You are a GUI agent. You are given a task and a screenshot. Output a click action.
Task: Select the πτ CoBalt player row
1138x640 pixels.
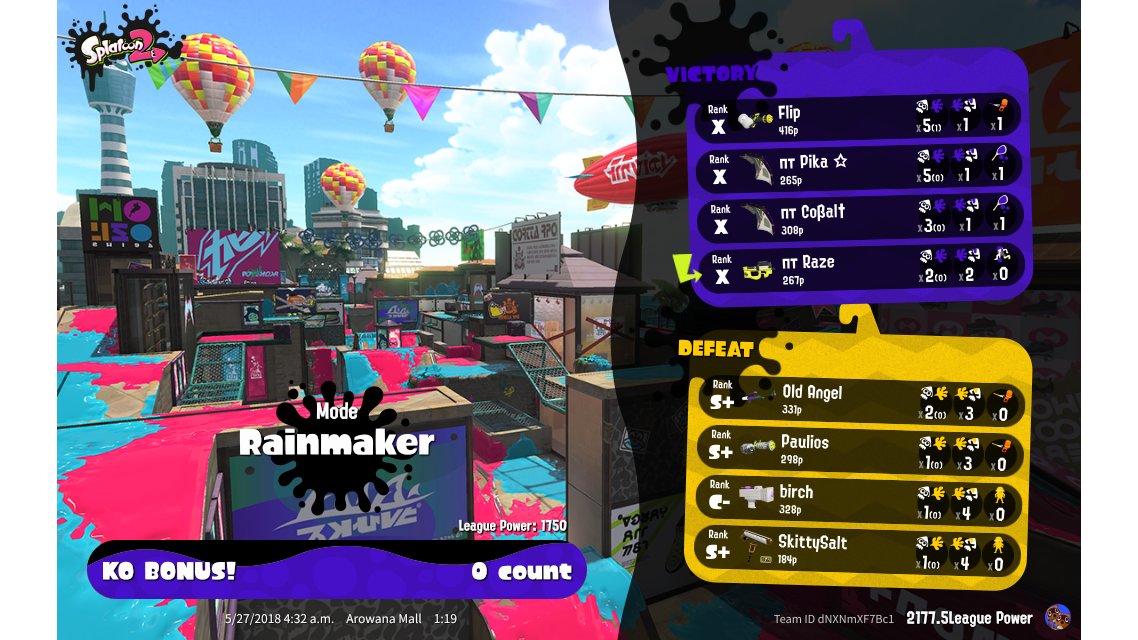tap(860, 217)
